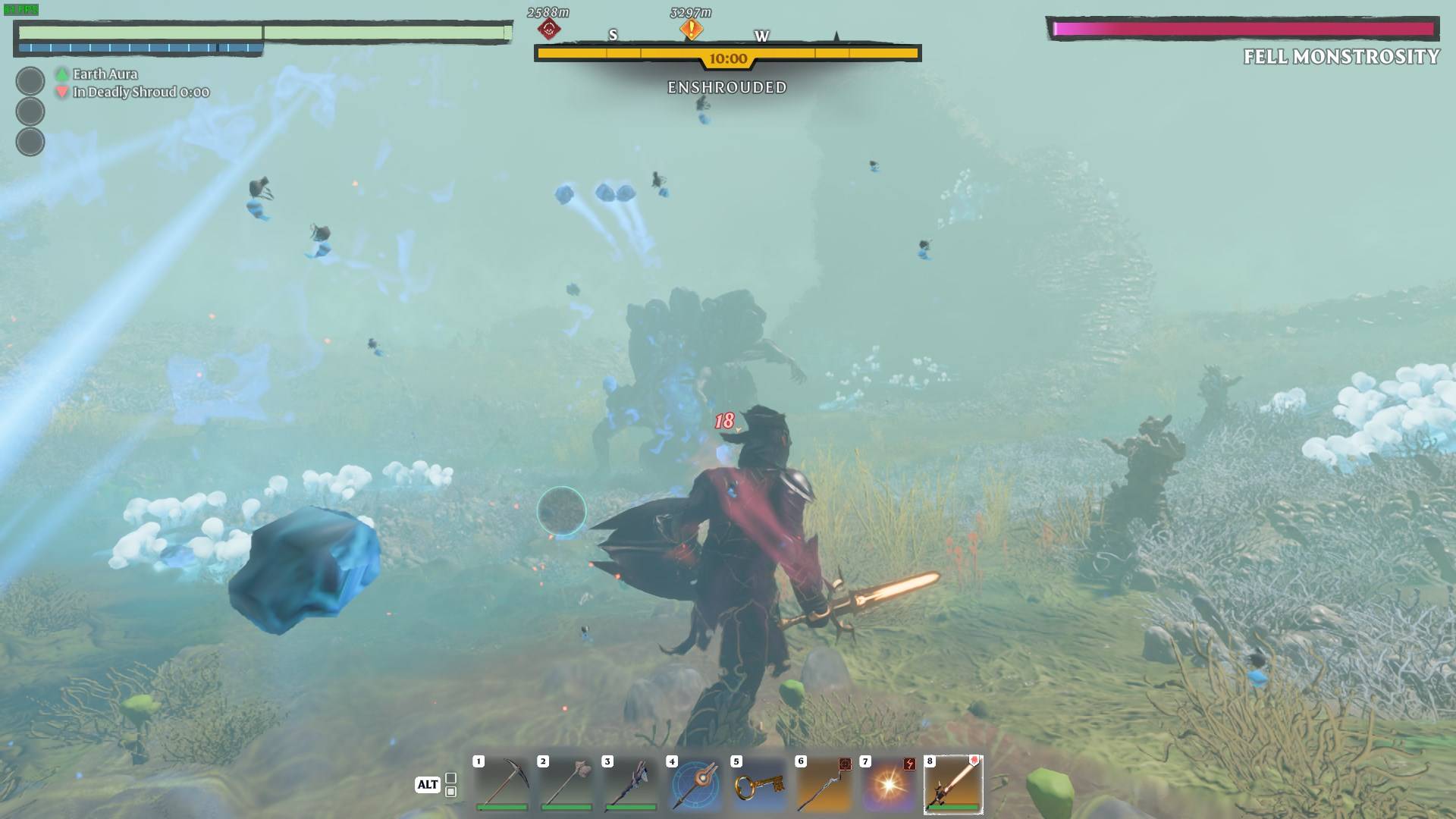
Task: Click the Earth Aura buff icon
Action: click(61, 74)
